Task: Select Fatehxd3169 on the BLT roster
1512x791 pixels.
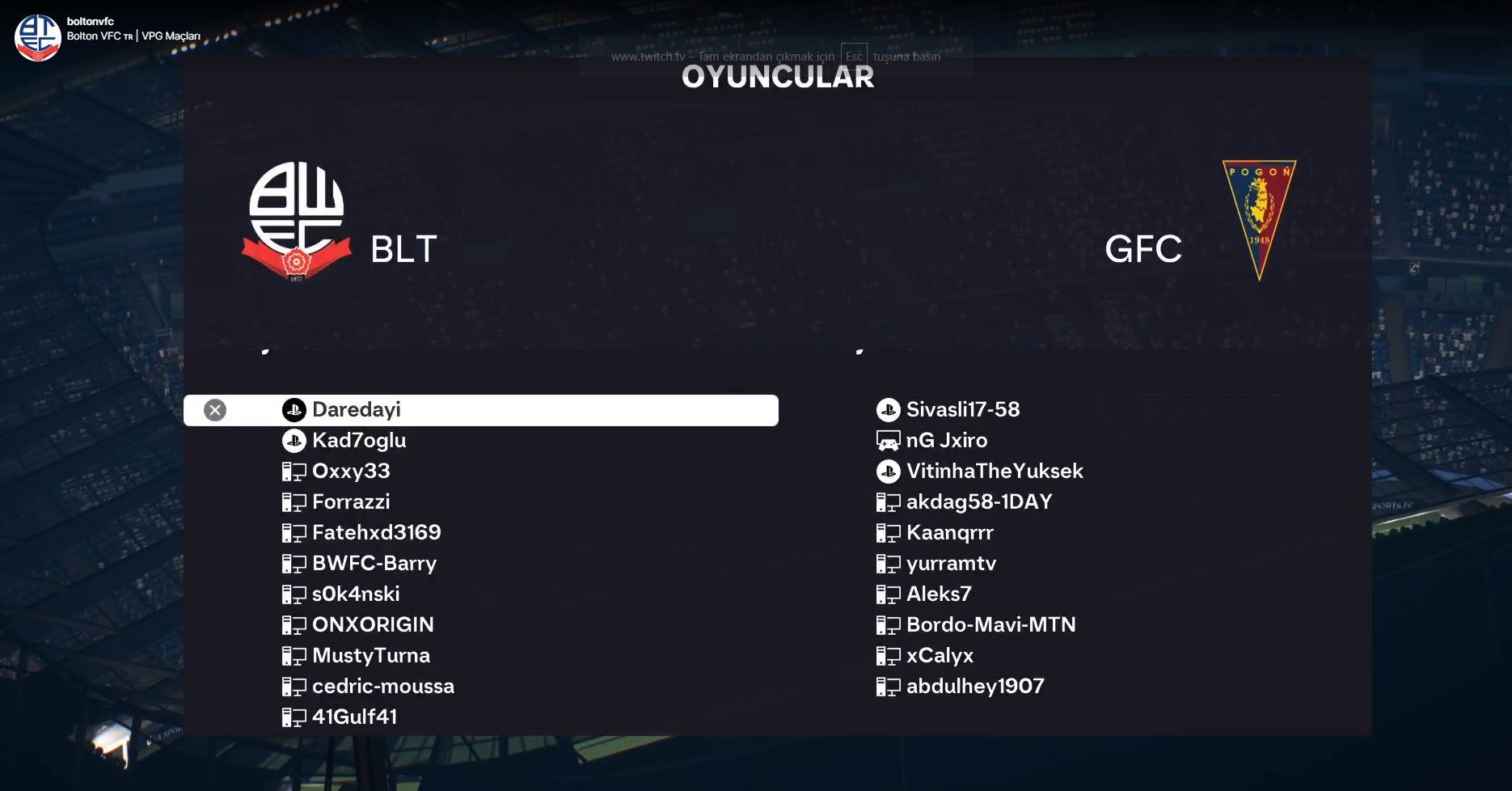Action: pos(376,533)
